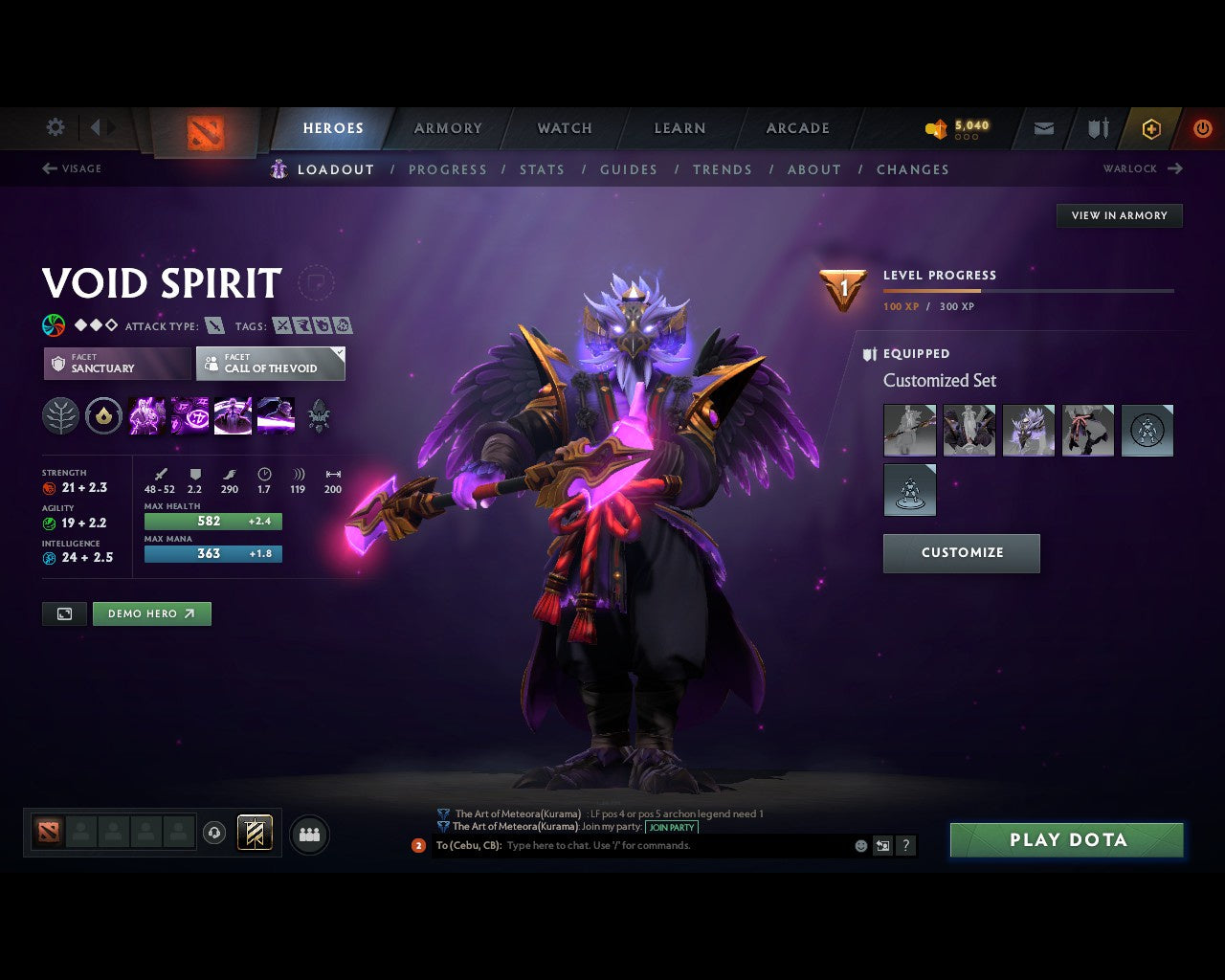Open the Watch tab
This screenshot has height=980, width=1225.
pyautogui.click(x=565, y=128)
